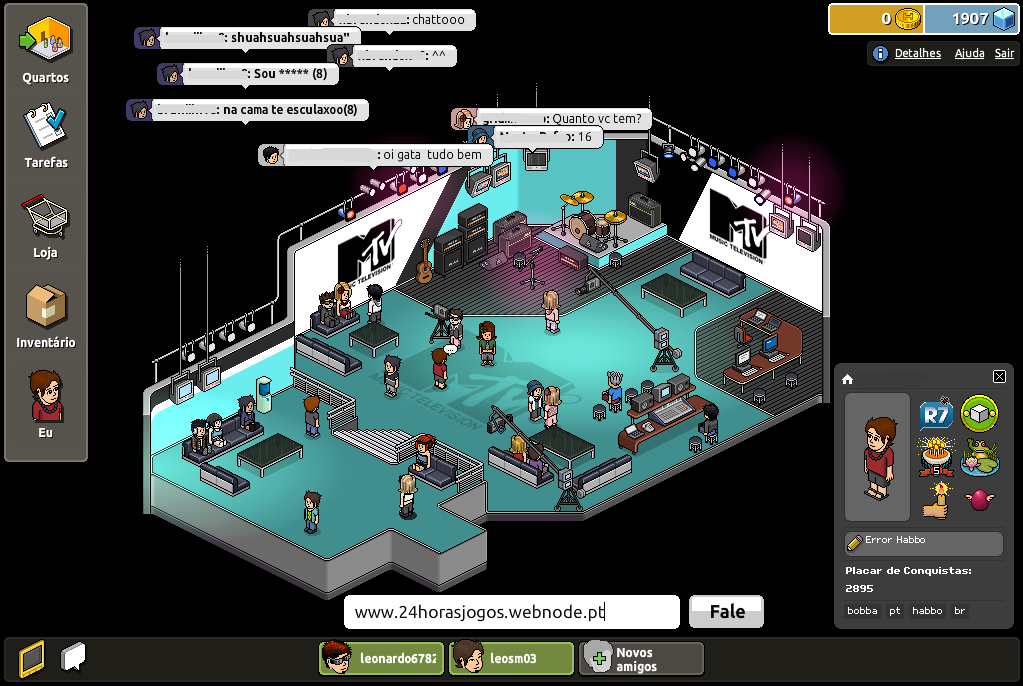The image size is (1023, 686).
Task: Open the Ajuda help link
Action: [969, 53]
